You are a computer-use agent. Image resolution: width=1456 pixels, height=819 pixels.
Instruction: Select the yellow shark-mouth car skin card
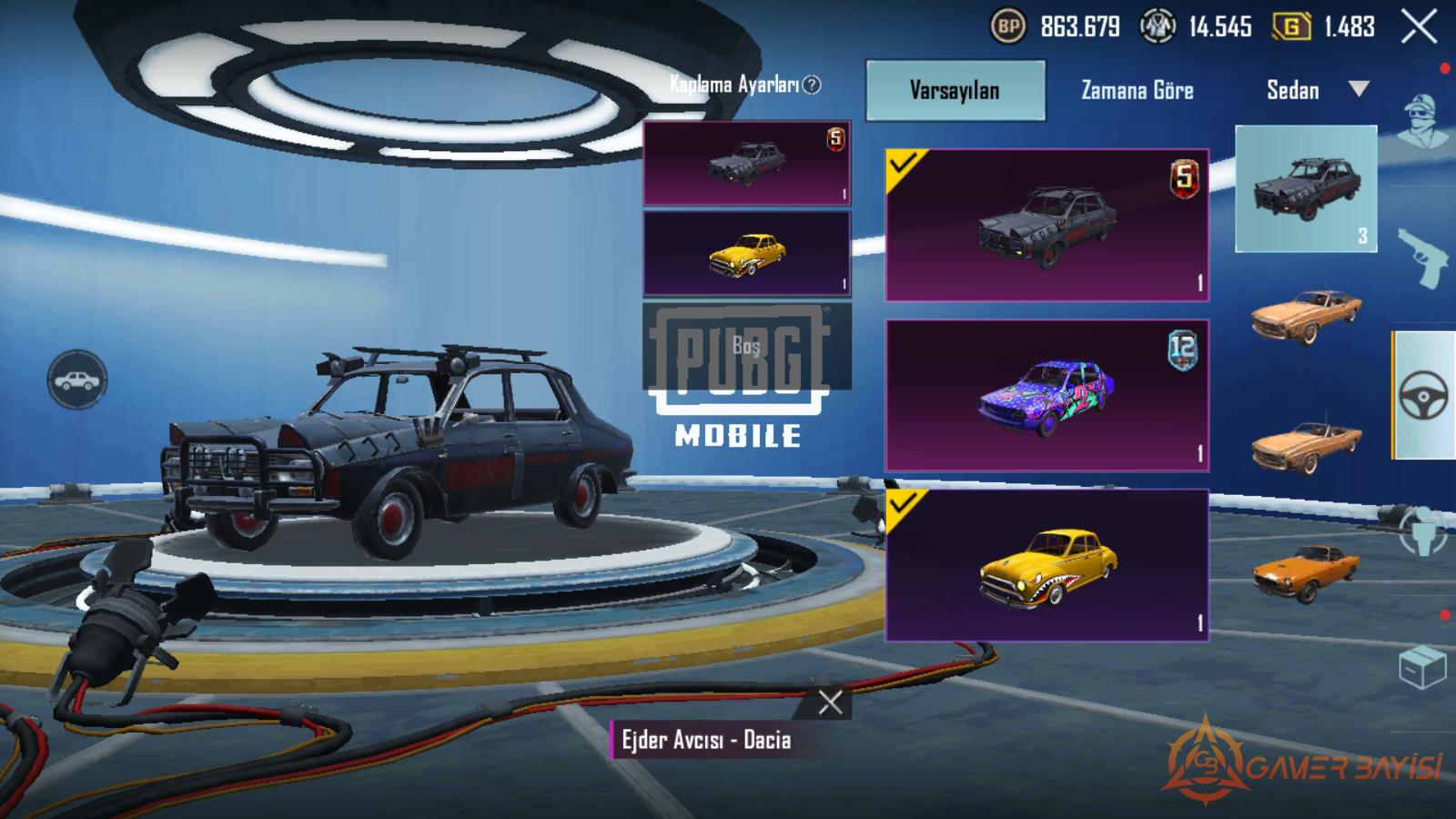click(x=1046, y=565)
